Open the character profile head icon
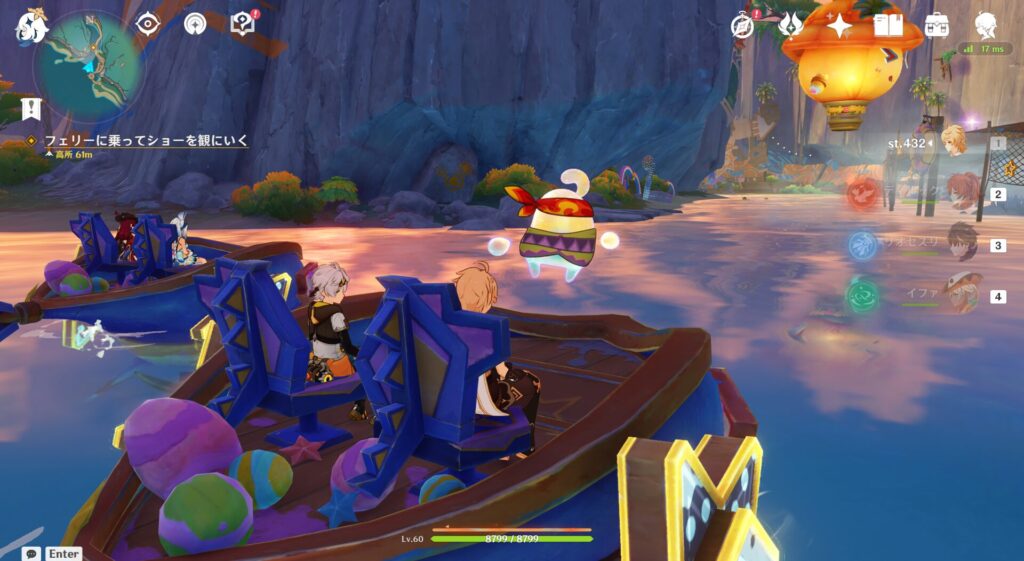This screenshot has height=561, width=1024. (x=986, y=25)
